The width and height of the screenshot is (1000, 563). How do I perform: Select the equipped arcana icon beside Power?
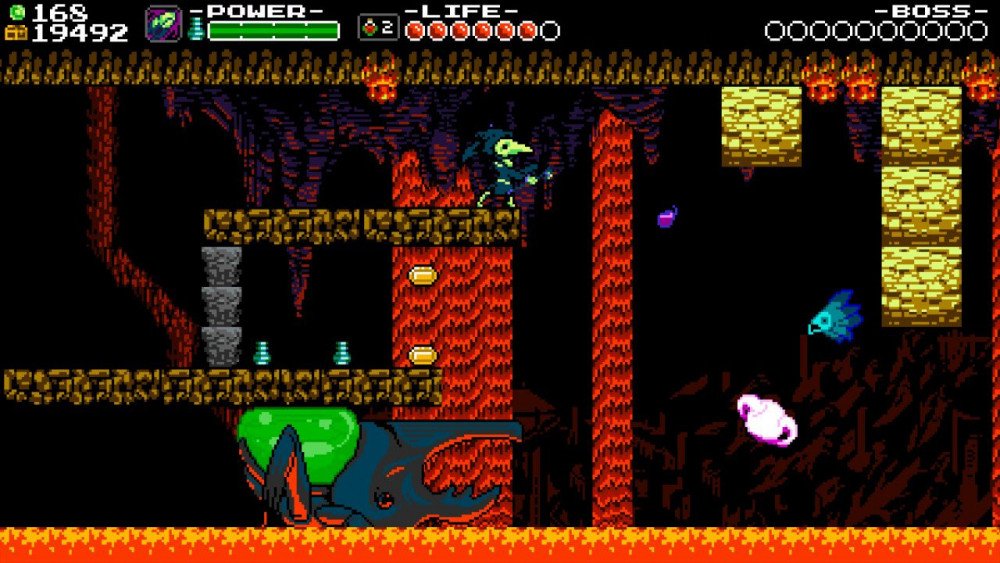[163, 25]
